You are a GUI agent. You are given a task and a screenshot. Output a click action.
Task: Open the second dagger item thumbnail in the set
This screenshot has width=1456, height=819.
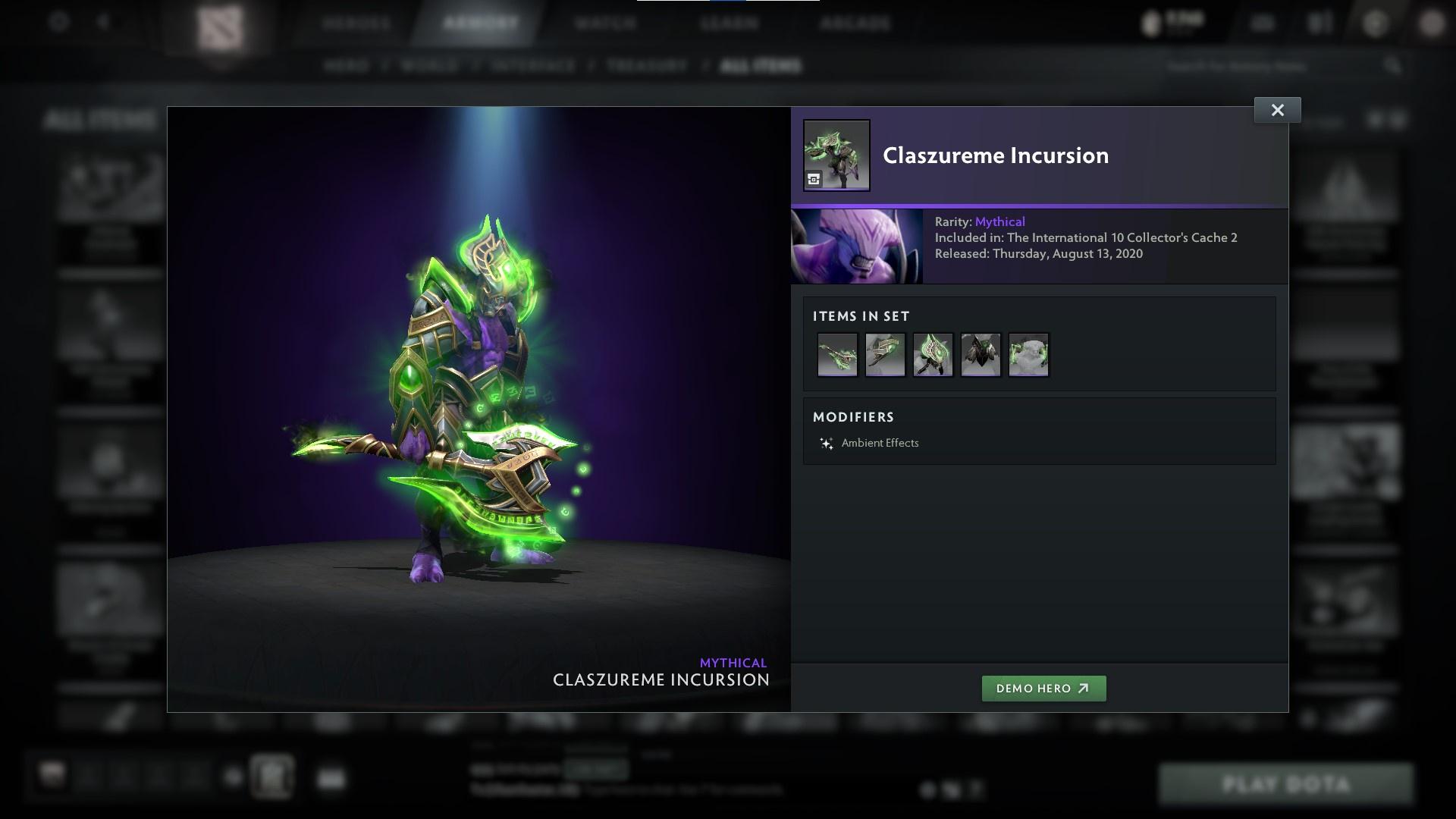[x=885, y=354]
